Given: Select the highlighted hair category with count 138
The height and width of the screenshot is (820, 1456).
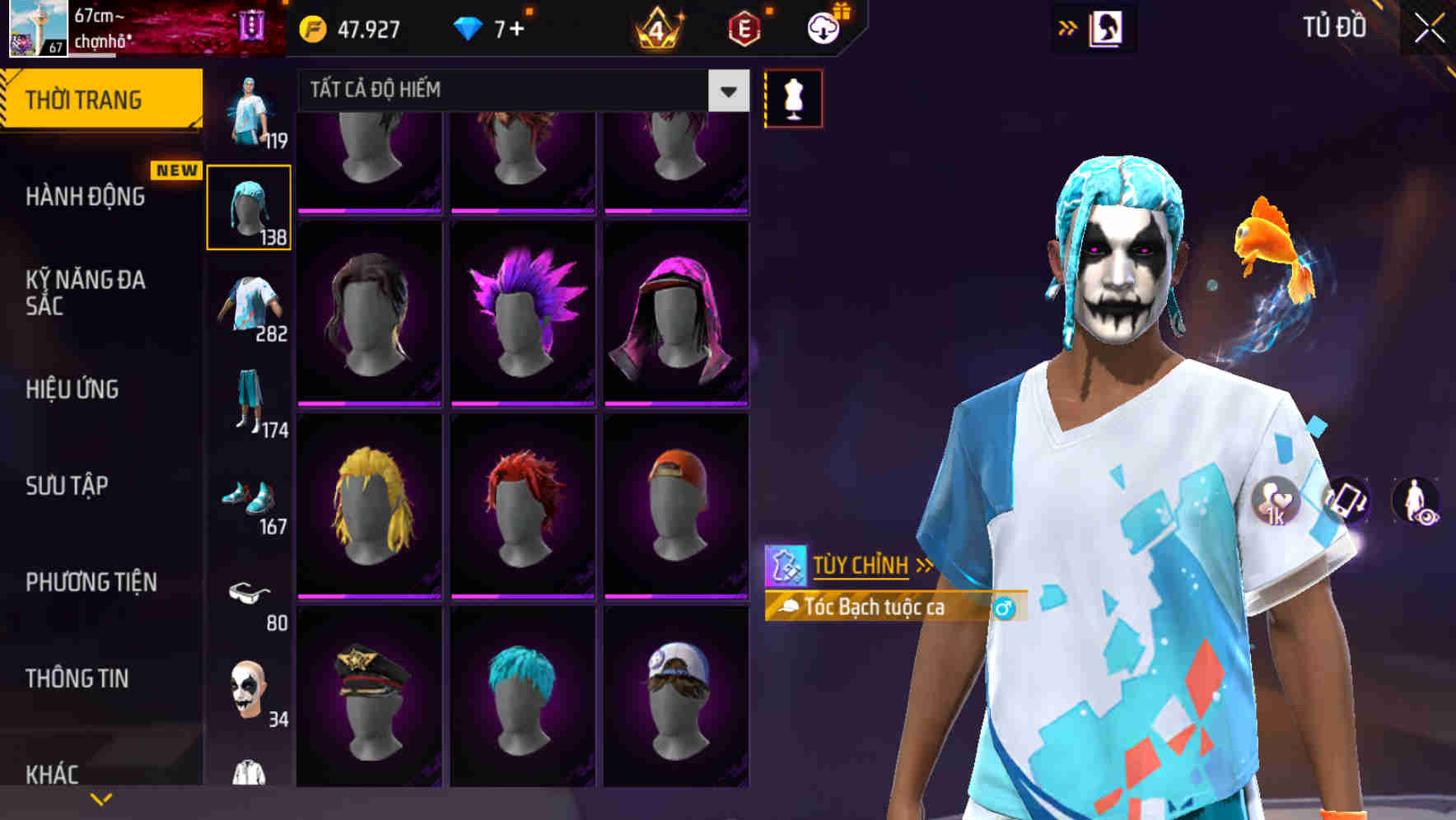Looking at the screenshot, I should point(249,206).
